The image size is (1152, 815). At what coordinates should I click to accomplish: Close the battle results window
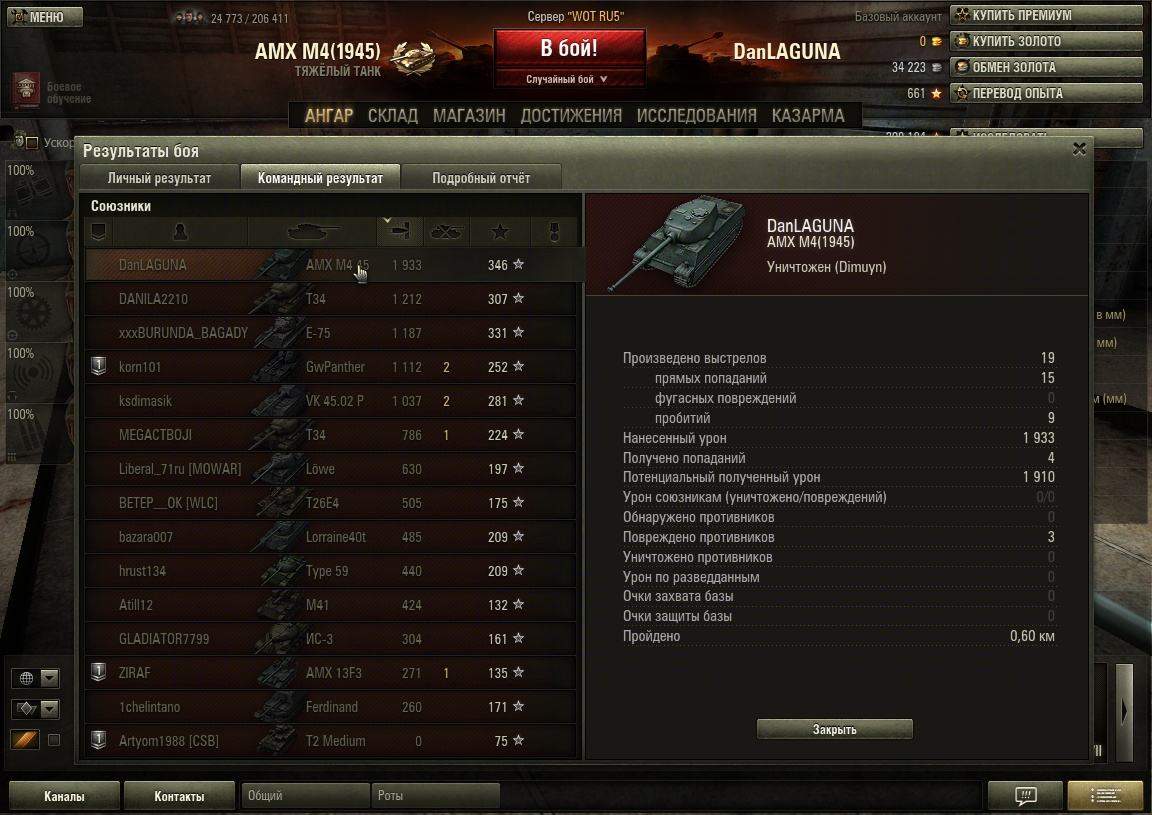point(1079,149)
